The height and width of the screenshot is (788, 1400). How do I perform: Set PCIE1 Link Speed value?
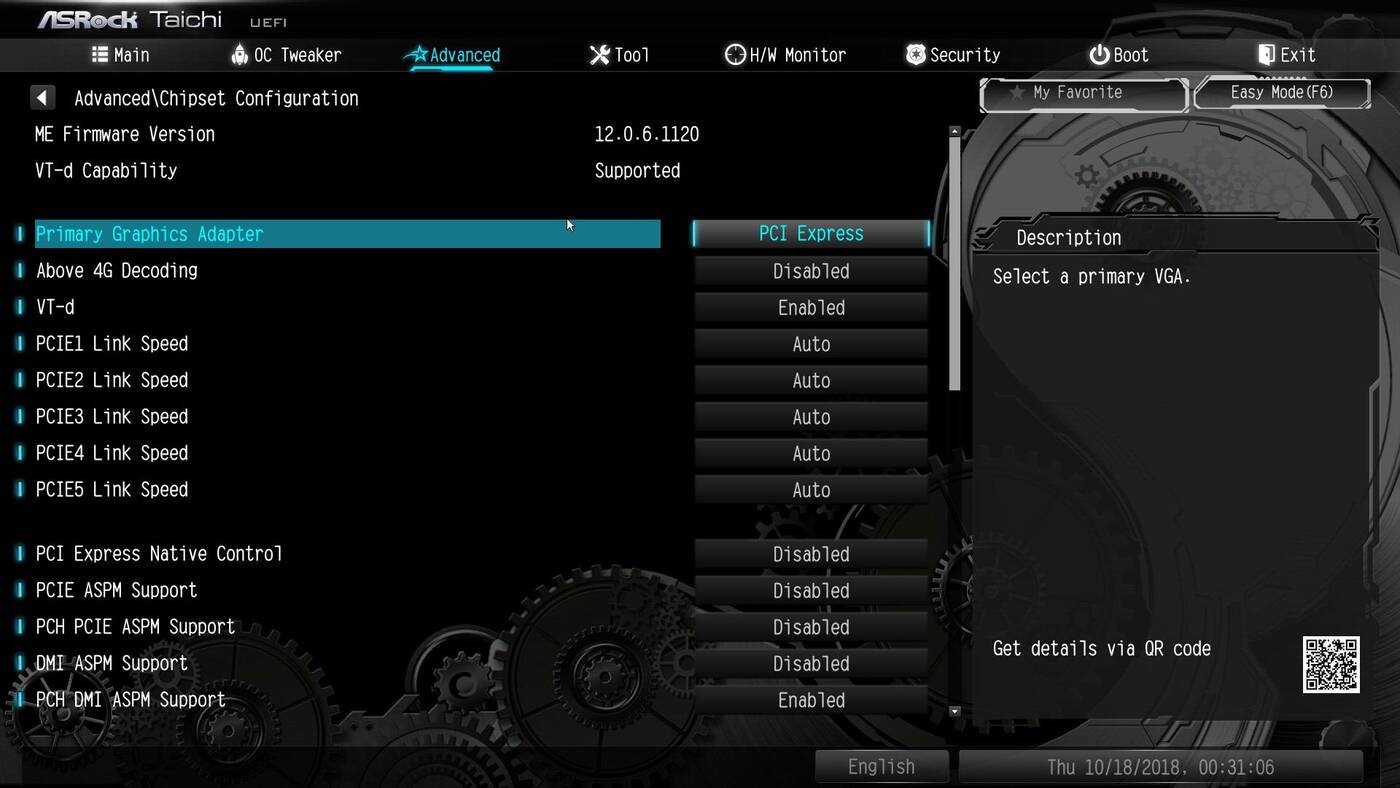tap(811, 344)
